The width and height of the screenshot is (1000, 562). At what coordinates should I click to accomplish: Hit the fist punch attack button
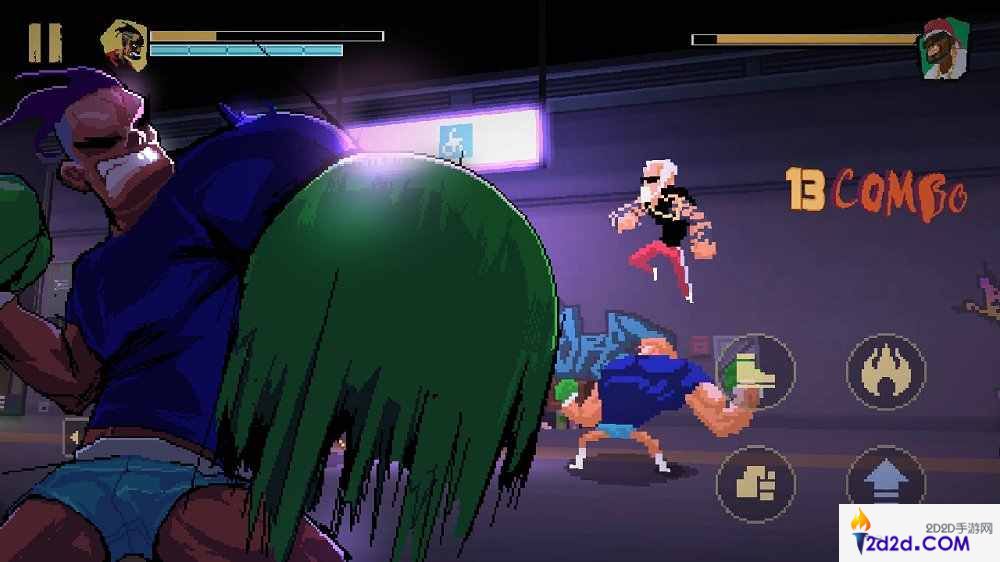pyautogui.click(x=756, y=484)
